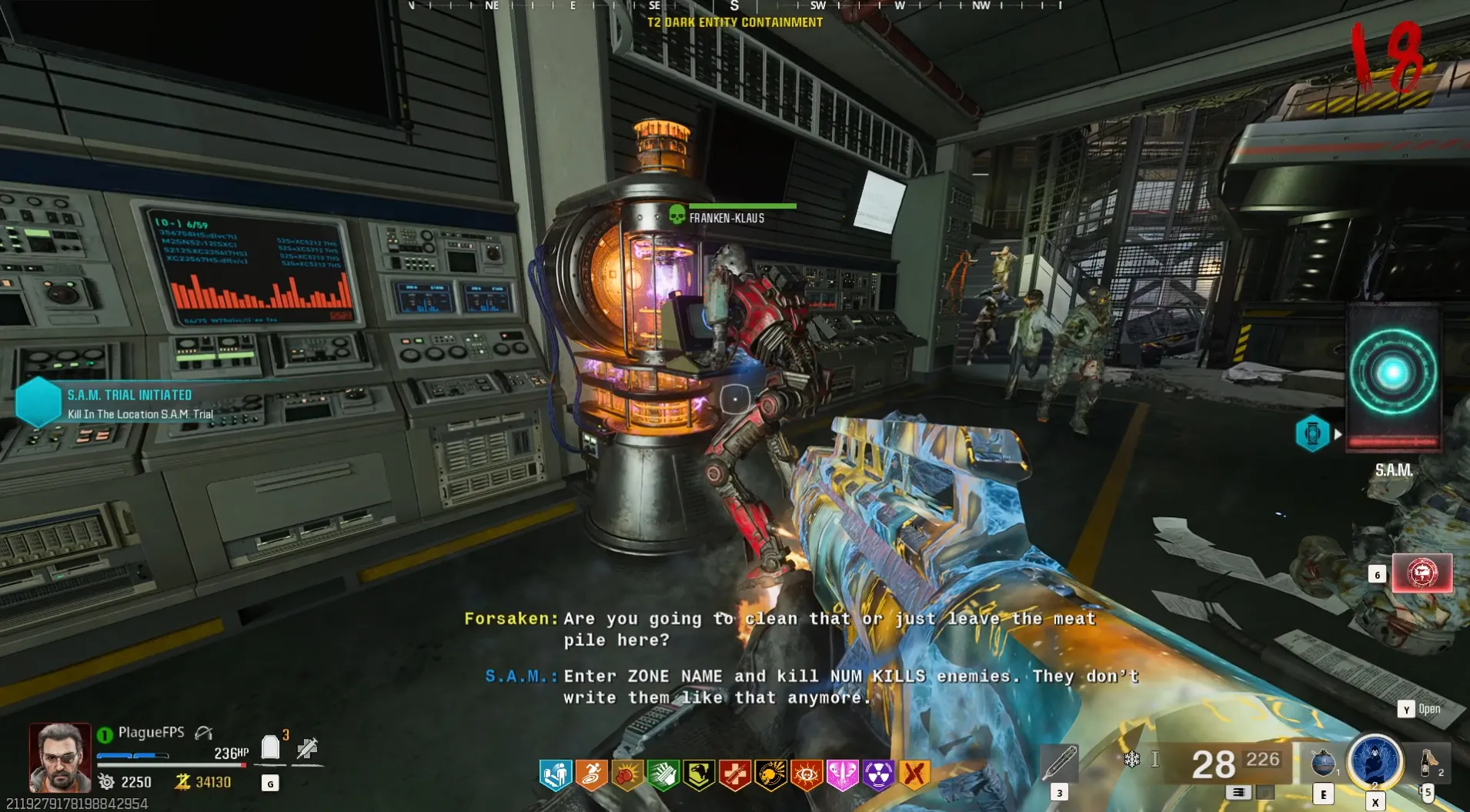1470x812 pixels.
Task: Select the Melee Macchiato boxing glove perk
Action: (x=627, y=775)
